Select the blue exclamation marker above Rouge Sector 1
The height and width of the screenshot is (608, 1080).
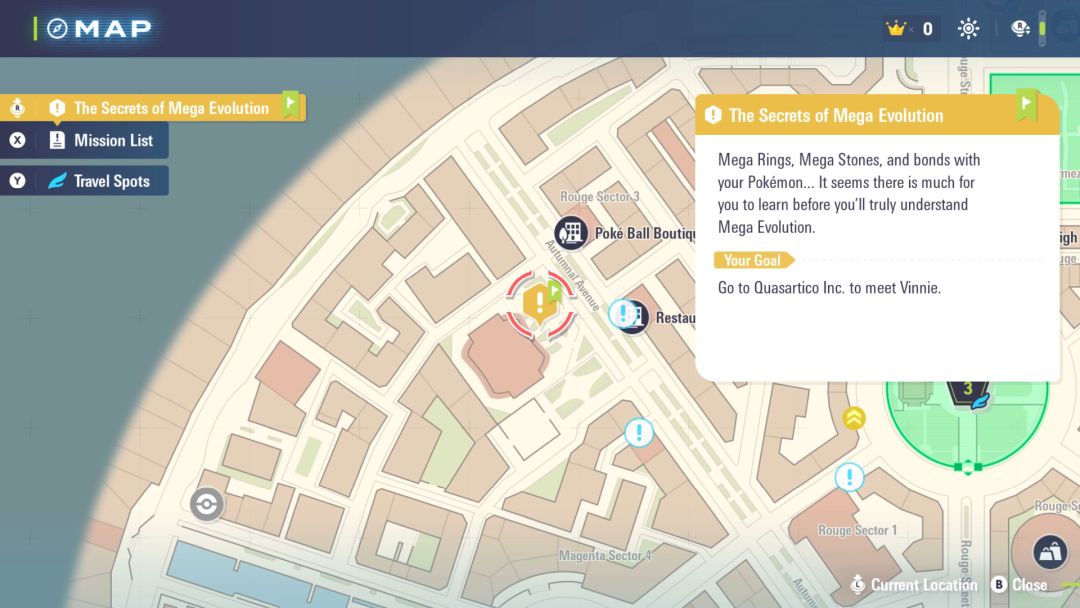click(x=849, y=477)
